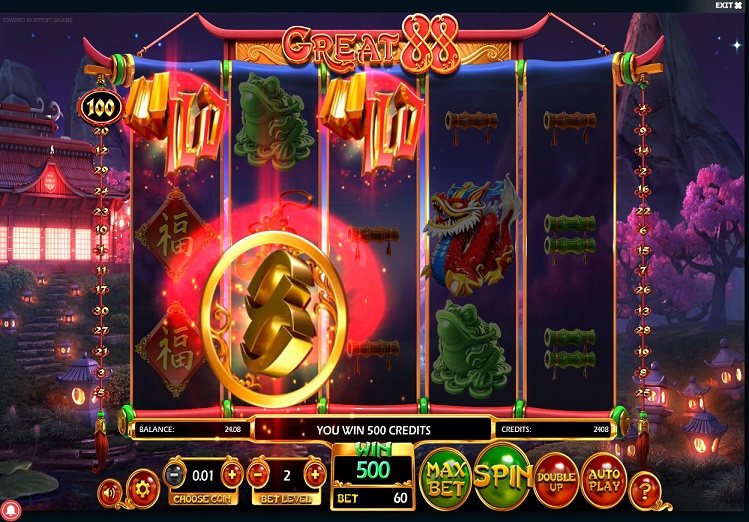
Task: Toggle sound with the speaker icon
Action: pyautogui.click(x=110, y=490)
